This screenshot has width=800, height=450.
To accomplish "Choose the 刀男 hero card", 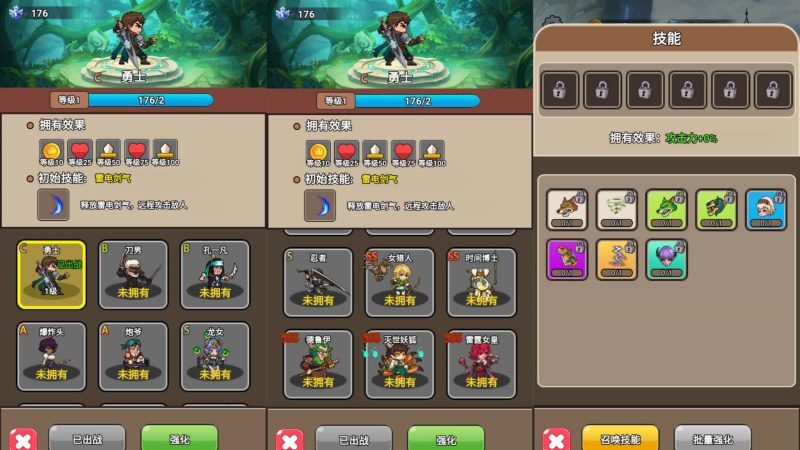I will click(134, 273).
